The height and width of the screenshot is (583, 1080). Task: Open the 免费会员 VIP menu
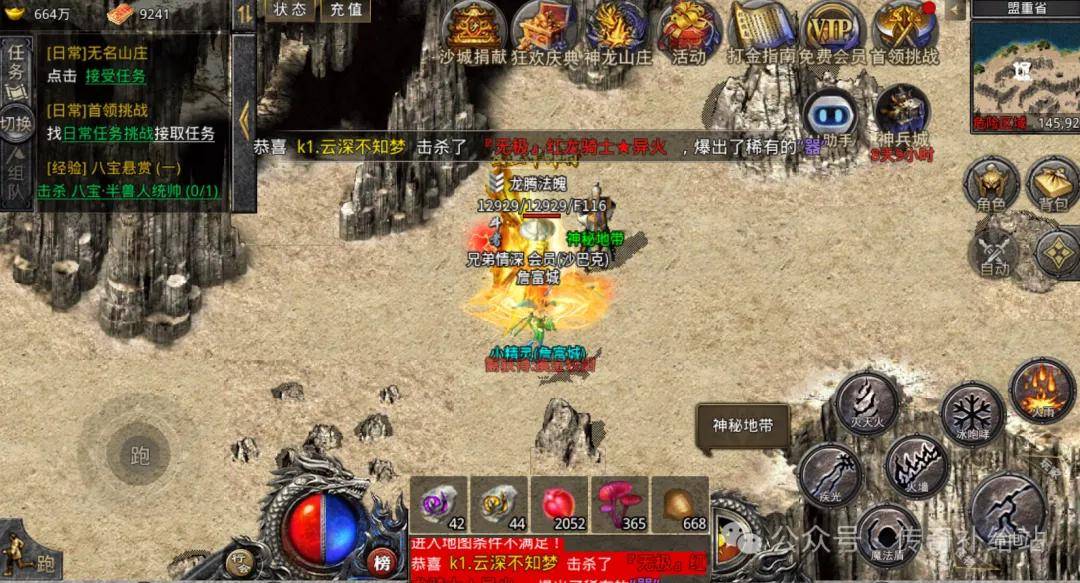click(x=833, y=28)
